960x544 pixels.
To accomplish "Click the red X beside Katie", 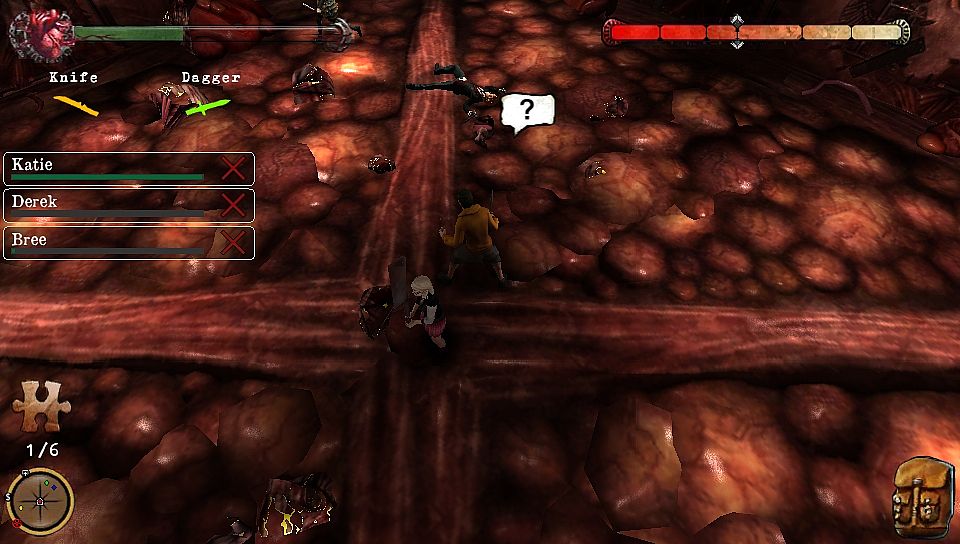I will click(x=233, y=168).
